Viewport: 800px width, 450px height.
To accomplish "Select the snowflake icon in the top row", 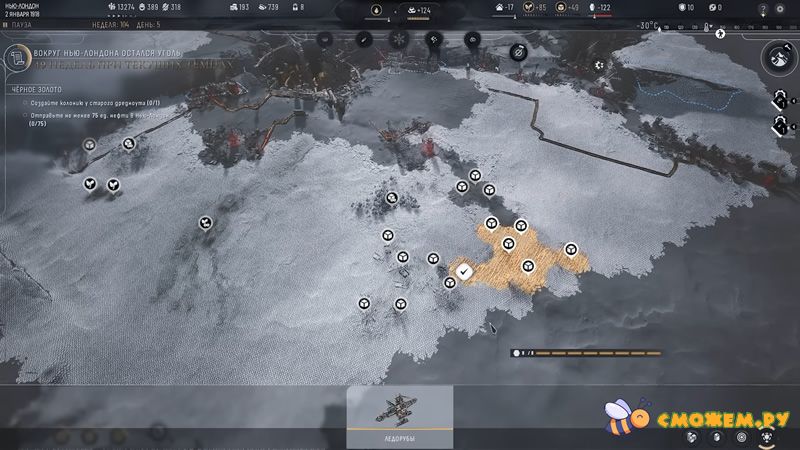I will [x=397, y=39].
